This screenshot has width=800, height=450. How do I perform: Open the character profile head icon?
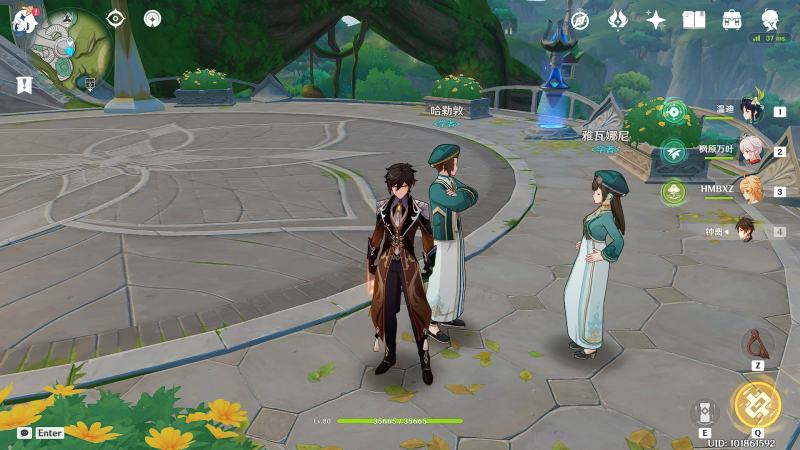click(x=771, y=19)
